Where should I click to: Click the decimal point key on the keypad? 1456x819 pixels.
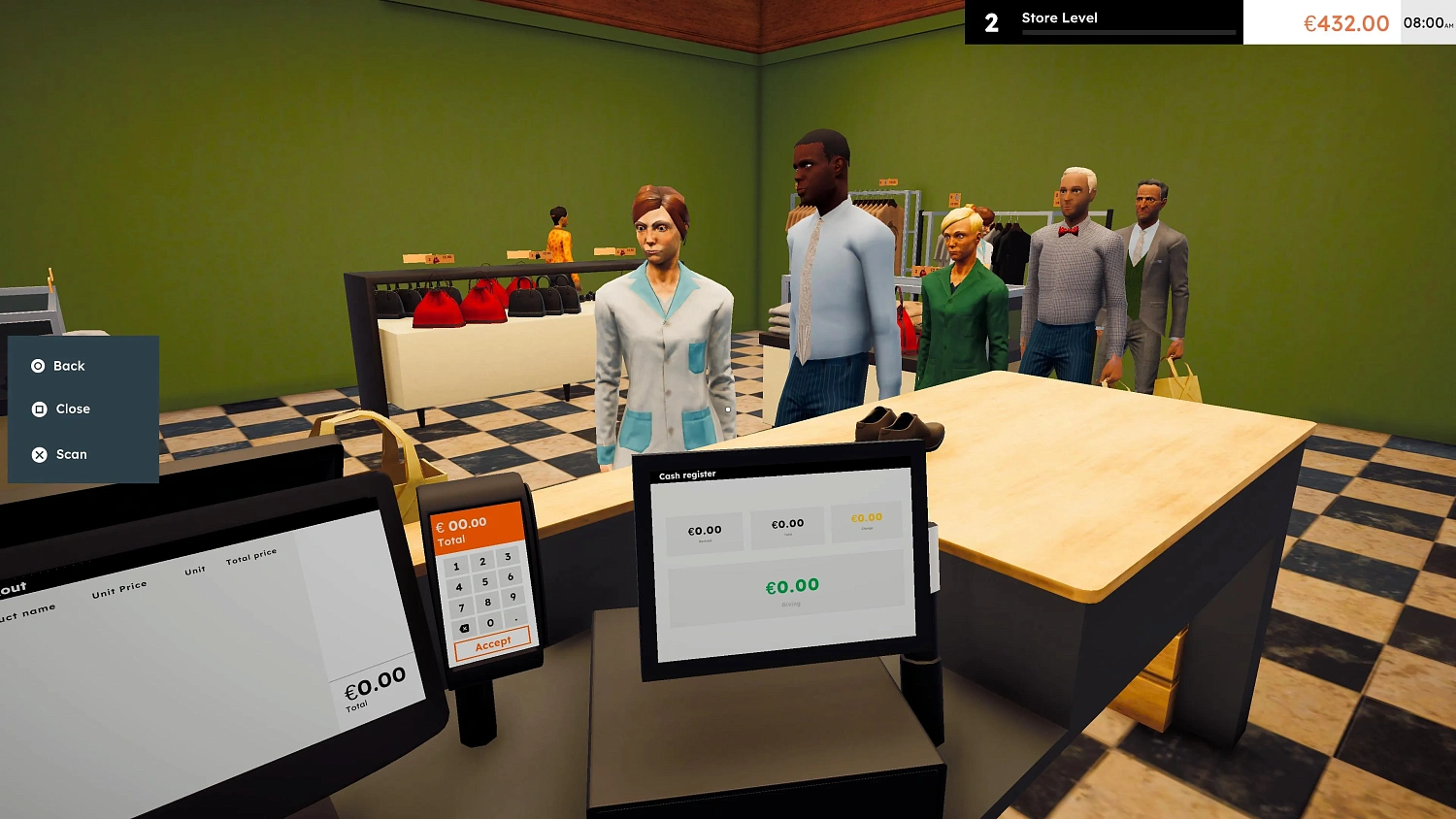point(515,619)
